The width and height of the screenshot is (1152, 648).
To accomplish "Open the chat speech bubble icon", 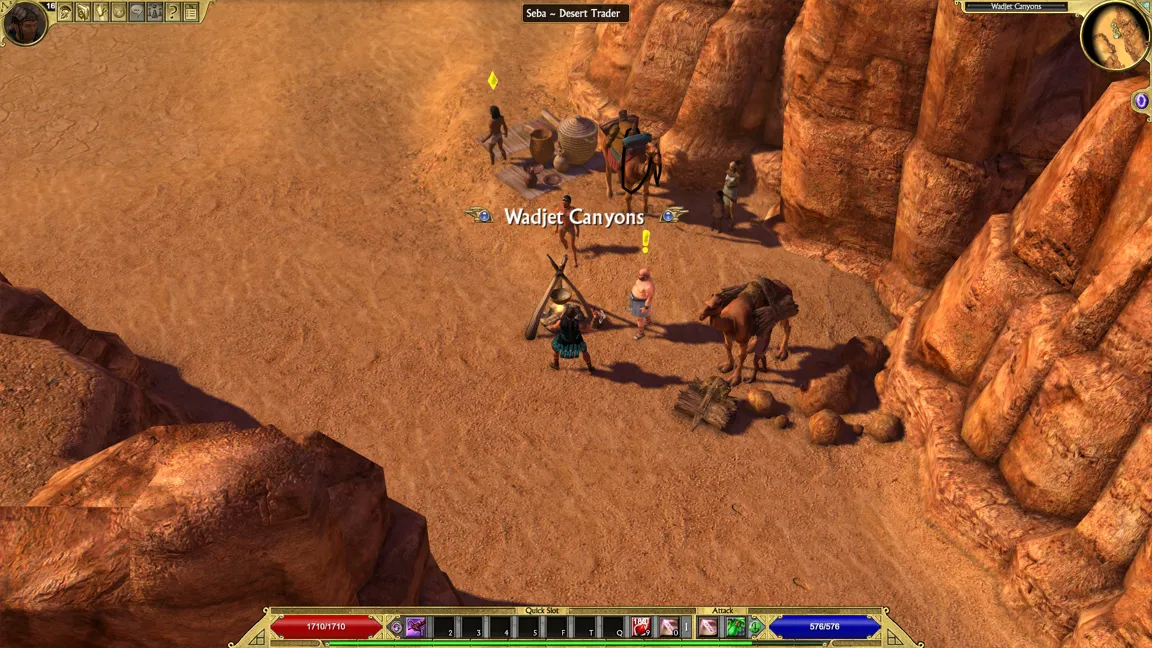I will (x=137, y=12).
